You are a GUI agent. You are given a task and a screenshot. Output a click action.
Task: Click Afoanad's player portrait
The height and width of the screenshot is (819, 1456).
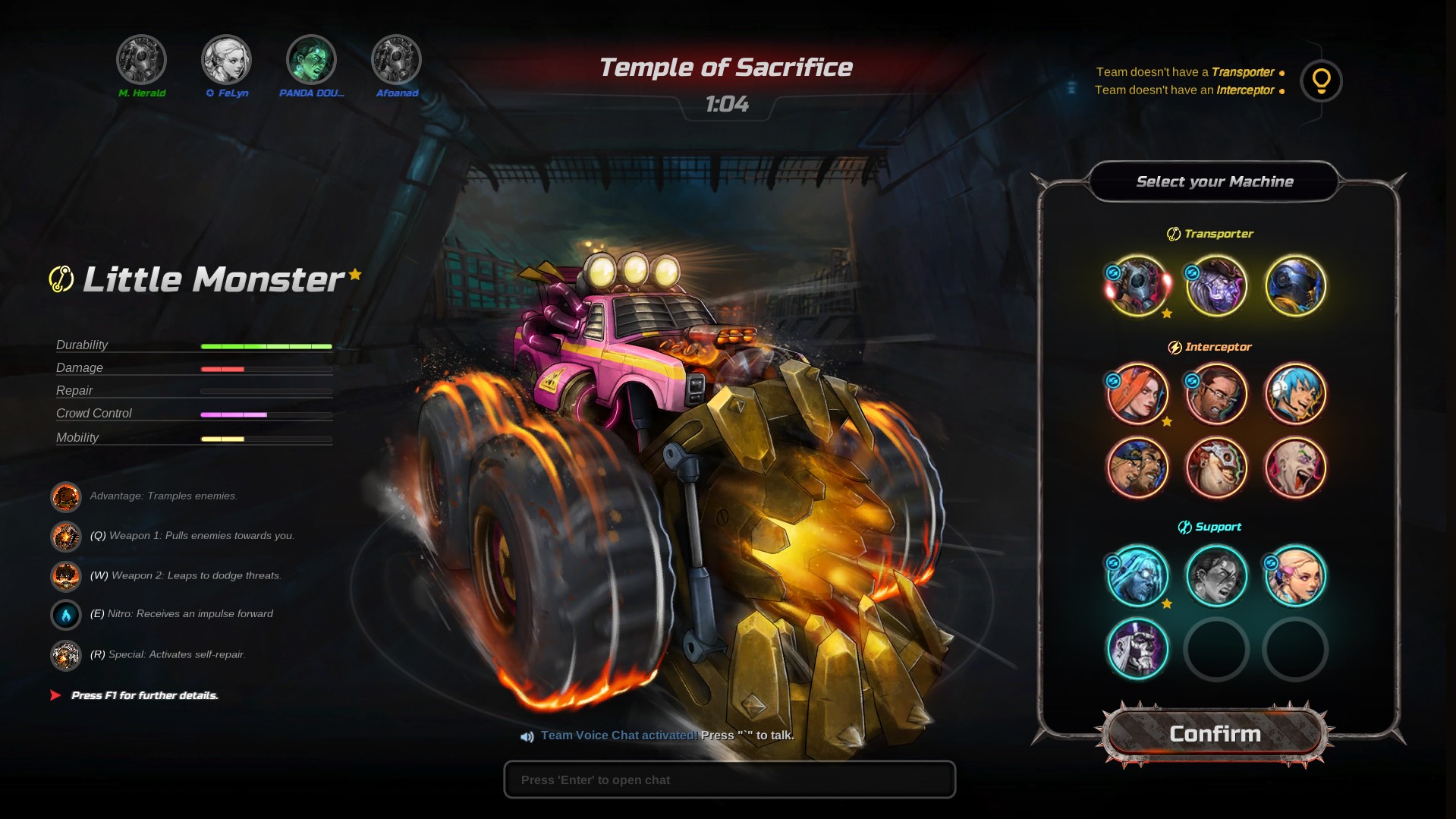click(396, 60)
